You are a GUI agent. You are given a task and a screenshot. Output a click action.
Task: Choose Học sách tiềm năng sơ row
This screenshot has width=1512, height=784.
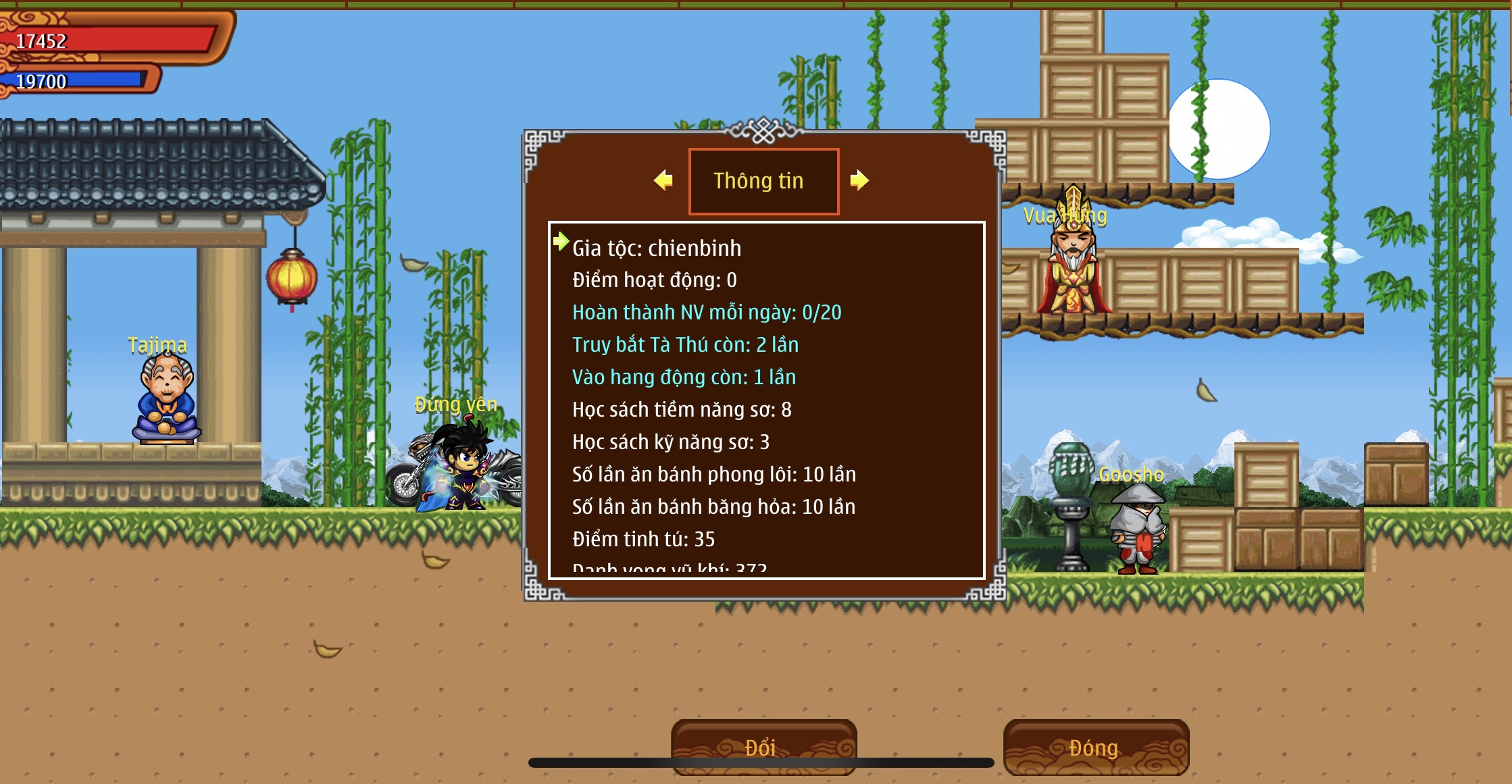click(682, 410)
